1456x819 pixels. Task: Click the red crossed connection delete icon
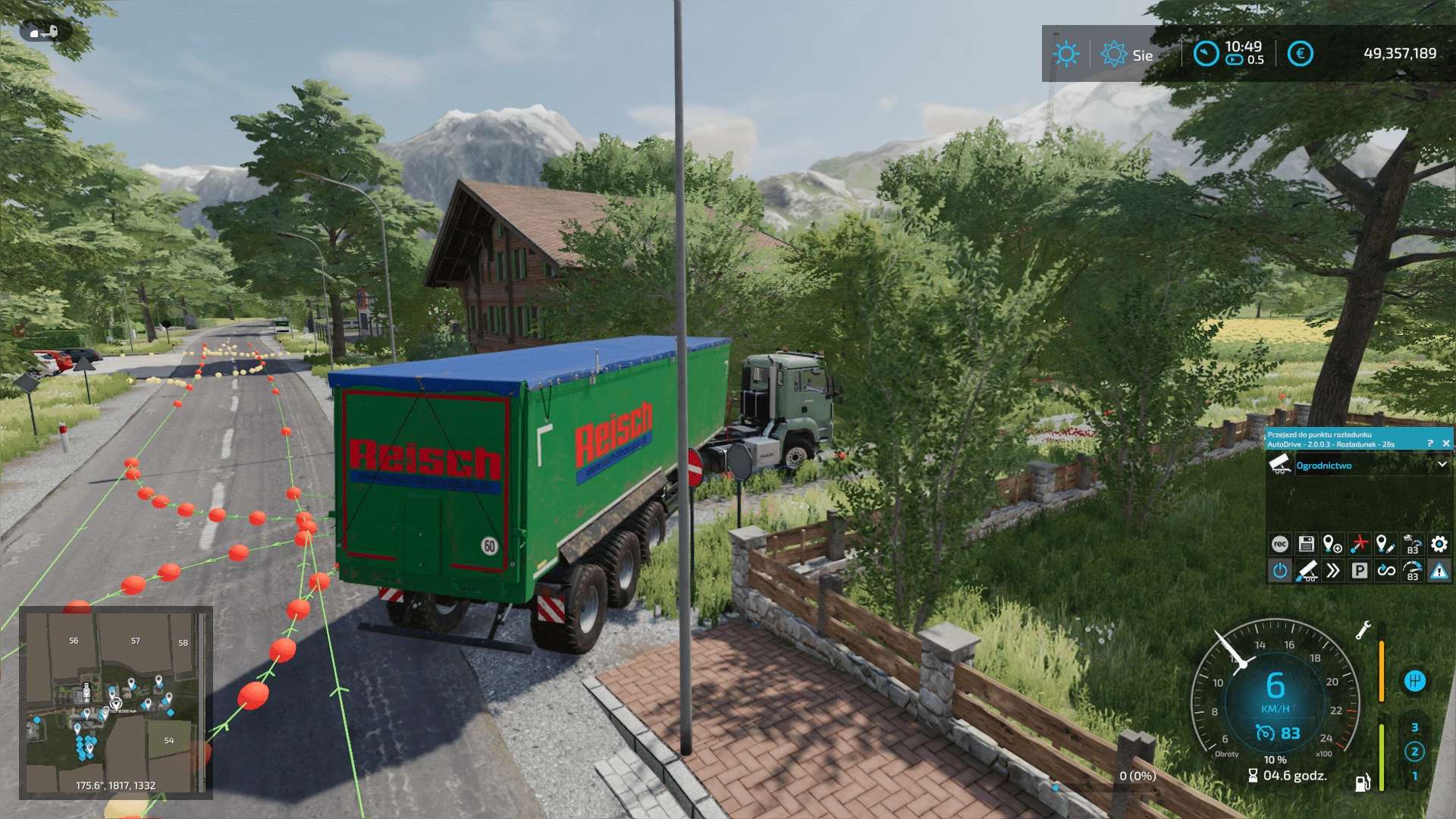[1359, 544]
